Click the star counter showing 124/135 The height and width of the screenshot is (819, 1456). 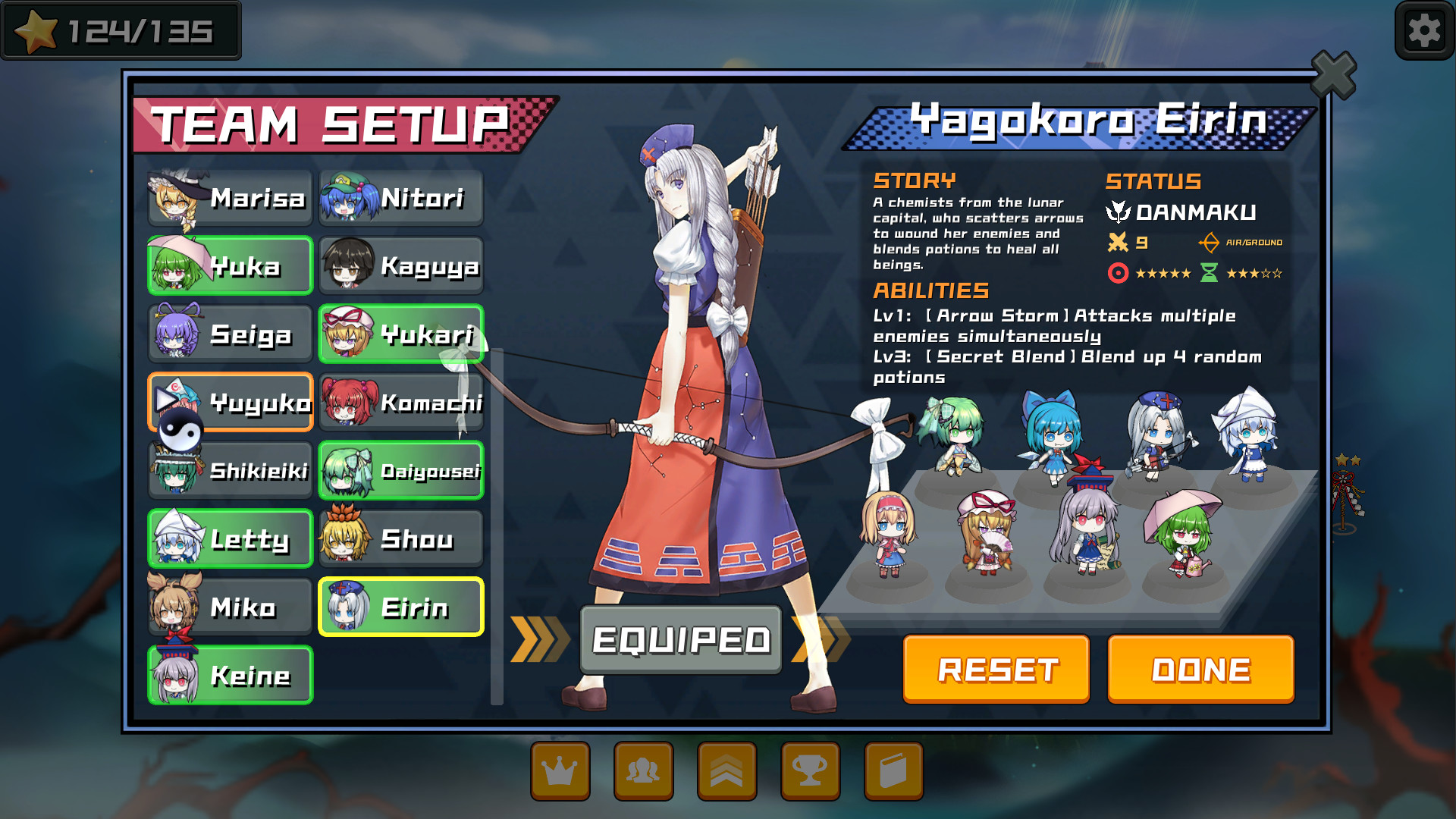tap(121, 30)
